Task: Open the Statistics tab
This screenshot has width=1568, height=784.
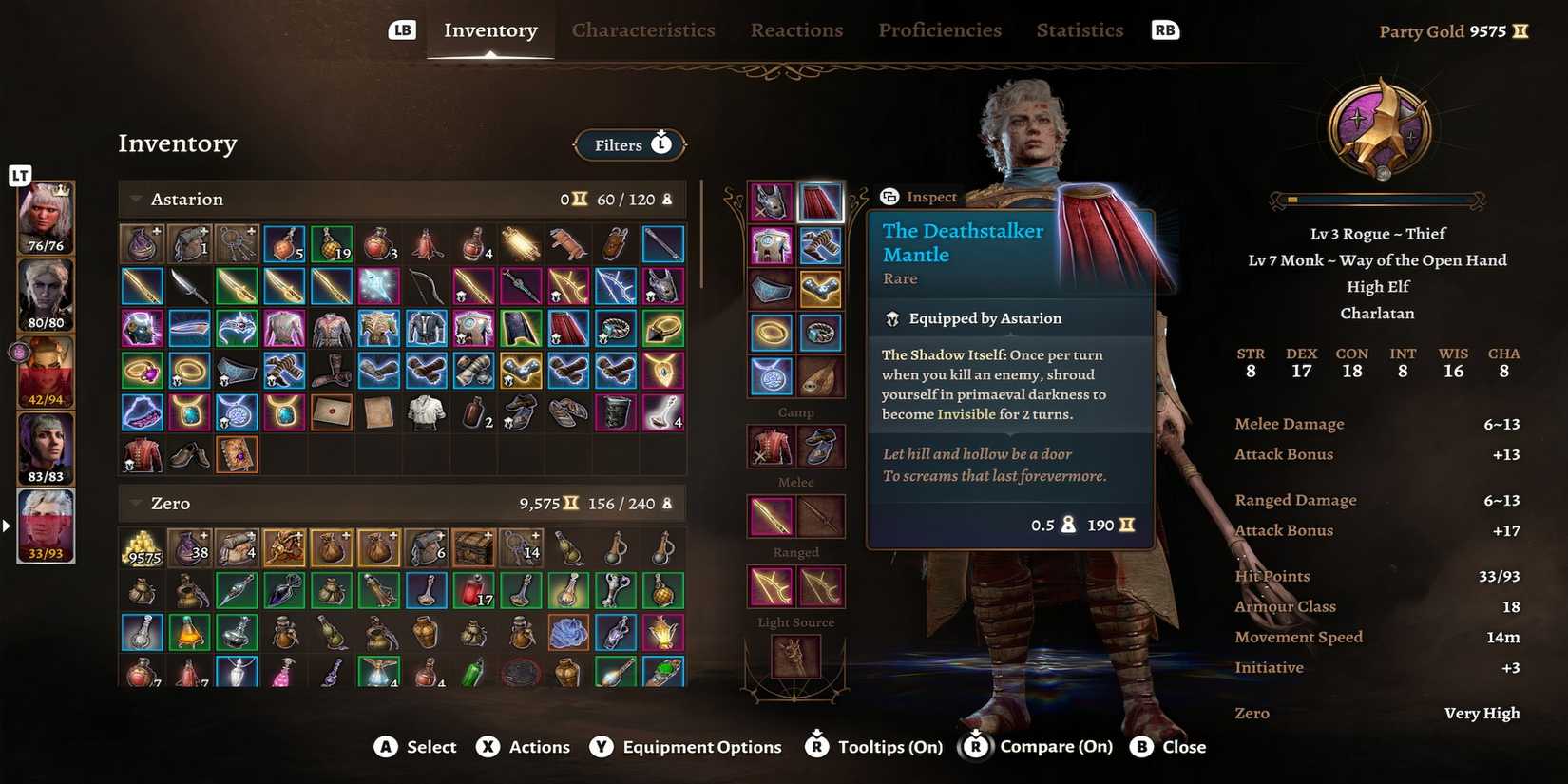Action: [1080, 29]
